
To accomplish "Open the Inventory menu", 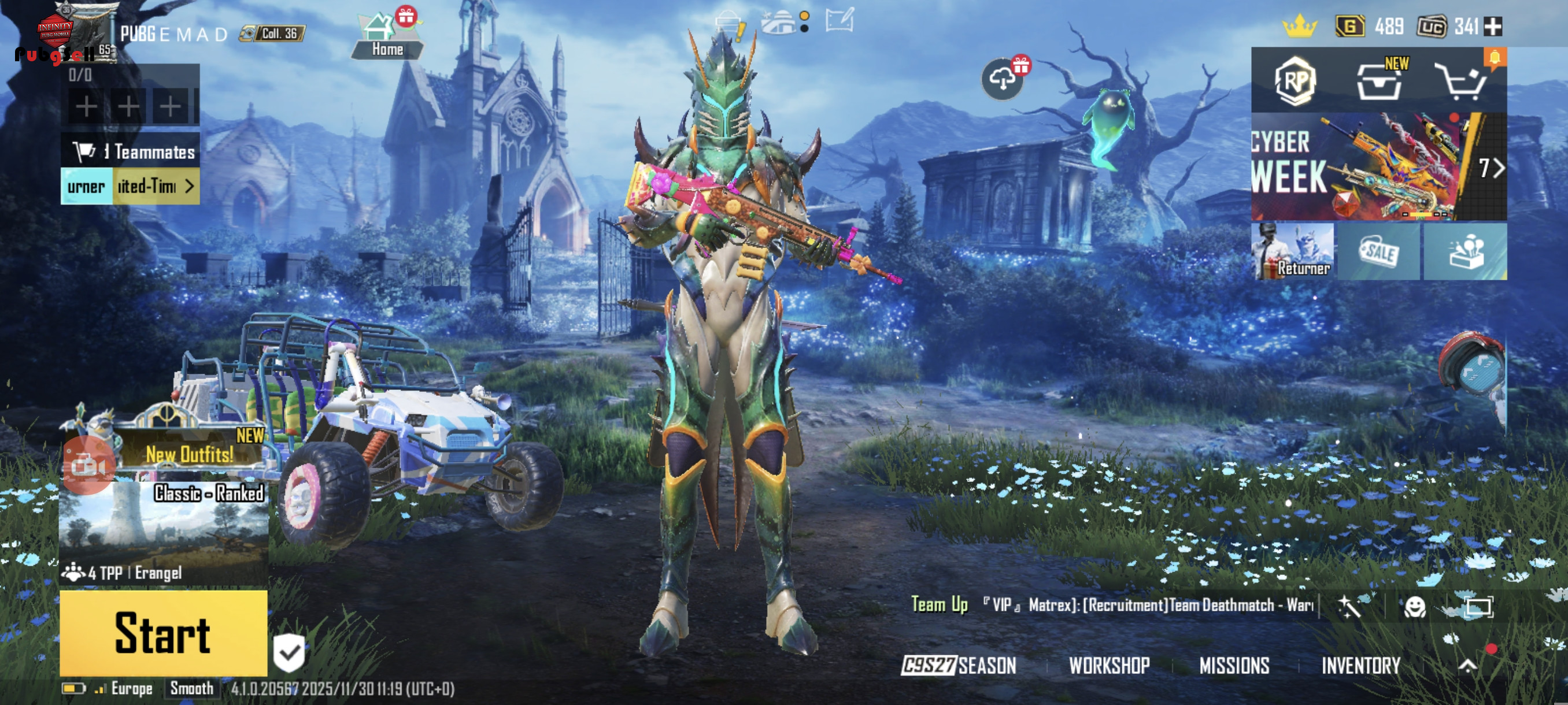I will [x=1360, y=666].
